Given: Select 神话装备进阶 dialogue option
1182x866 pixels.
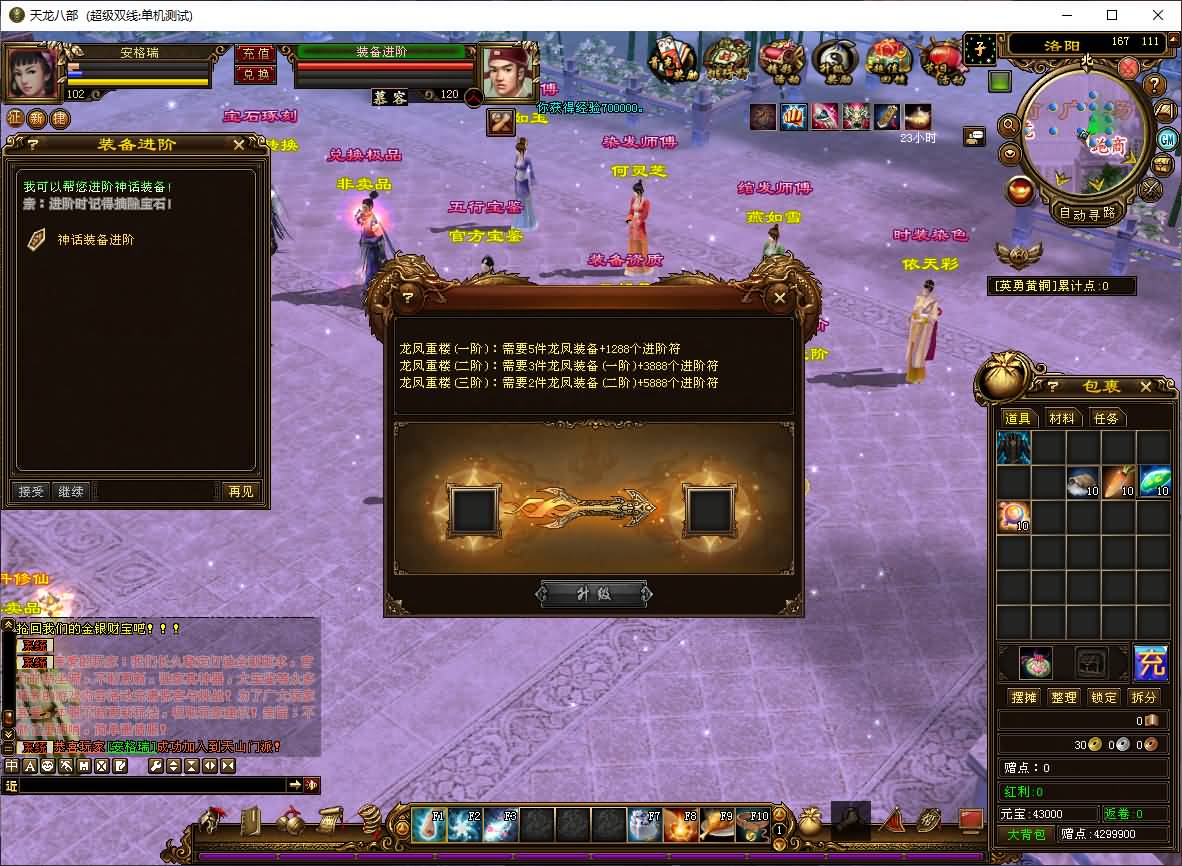Looking at the screenshot, I should (95, 240).
